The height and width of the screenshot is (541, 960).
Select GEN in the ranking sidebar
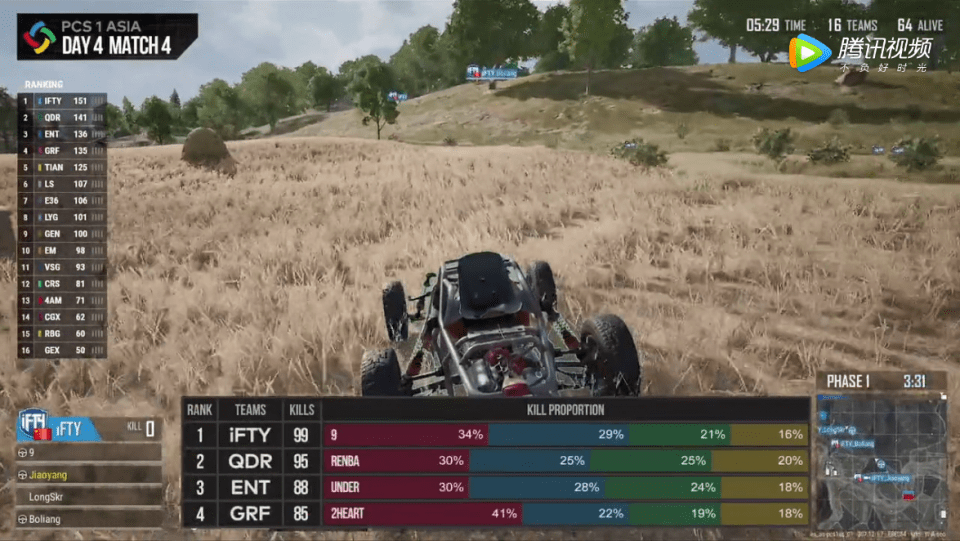point(62,234)
